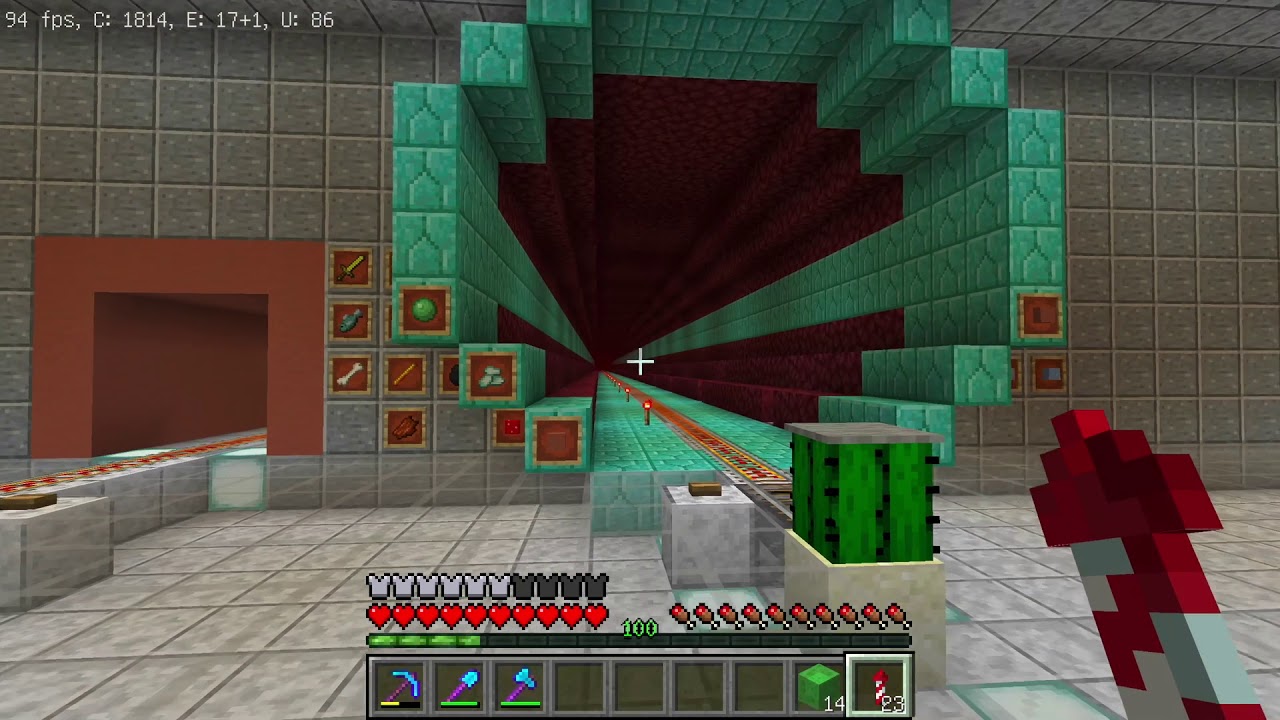Click the bone item frame

coord(350,376)
